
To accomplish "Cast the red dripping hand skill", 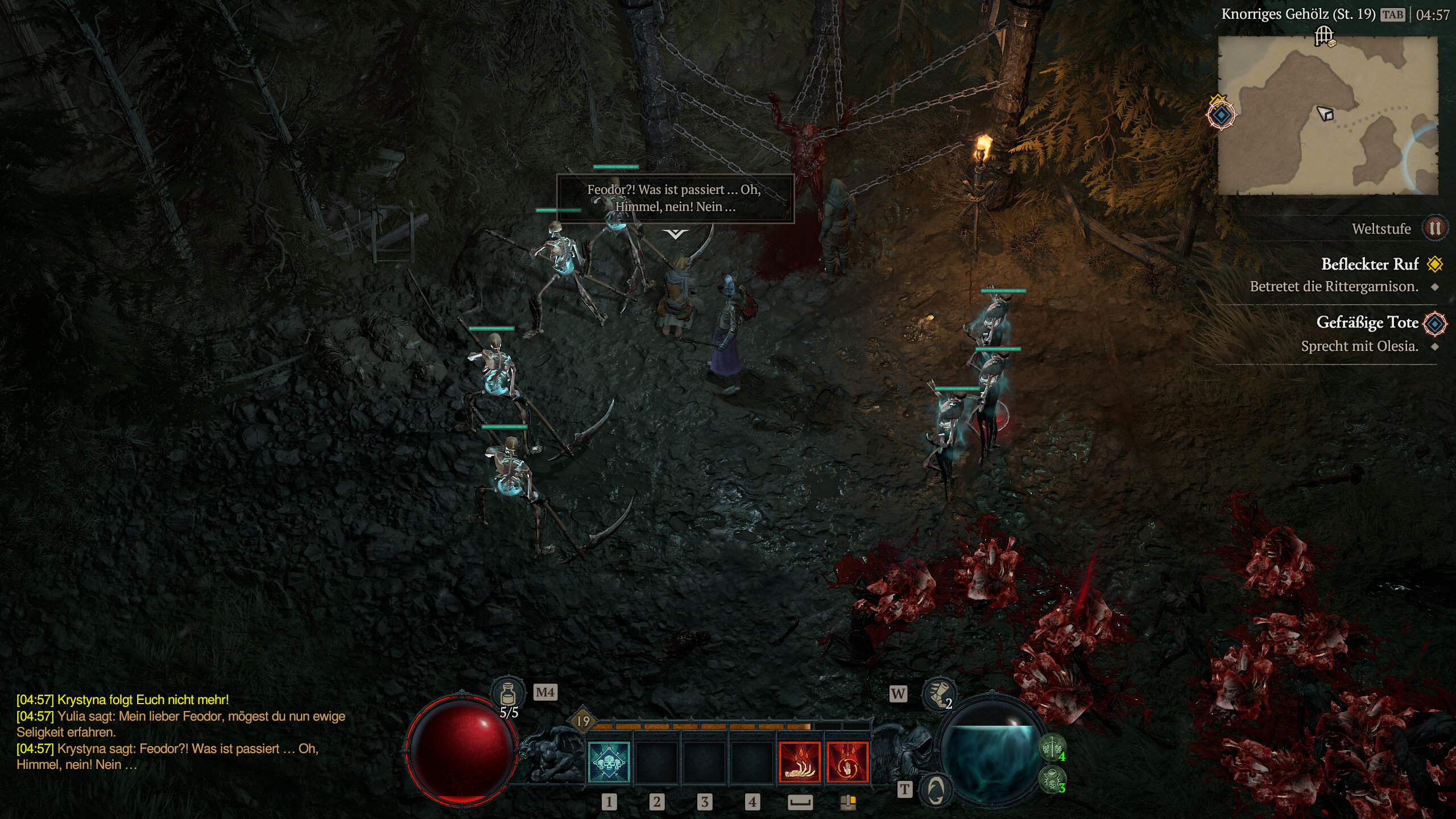I will click(799, 763).
